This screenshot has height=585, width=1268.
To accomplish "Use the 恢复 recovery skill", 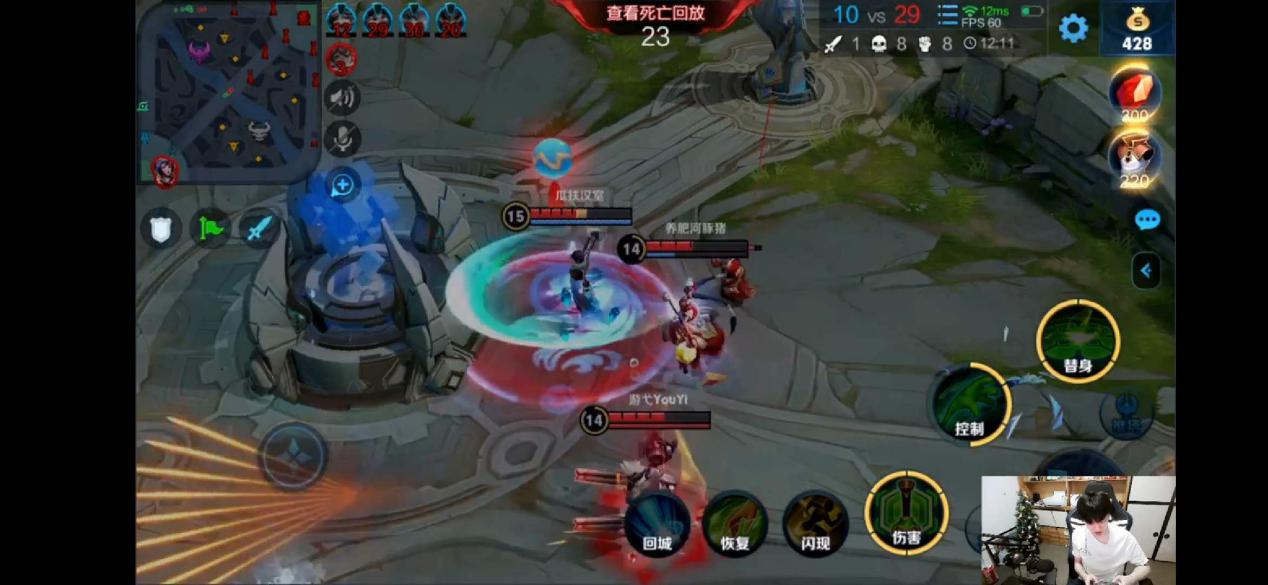I will pyautogui.click(x=735, y=522).
